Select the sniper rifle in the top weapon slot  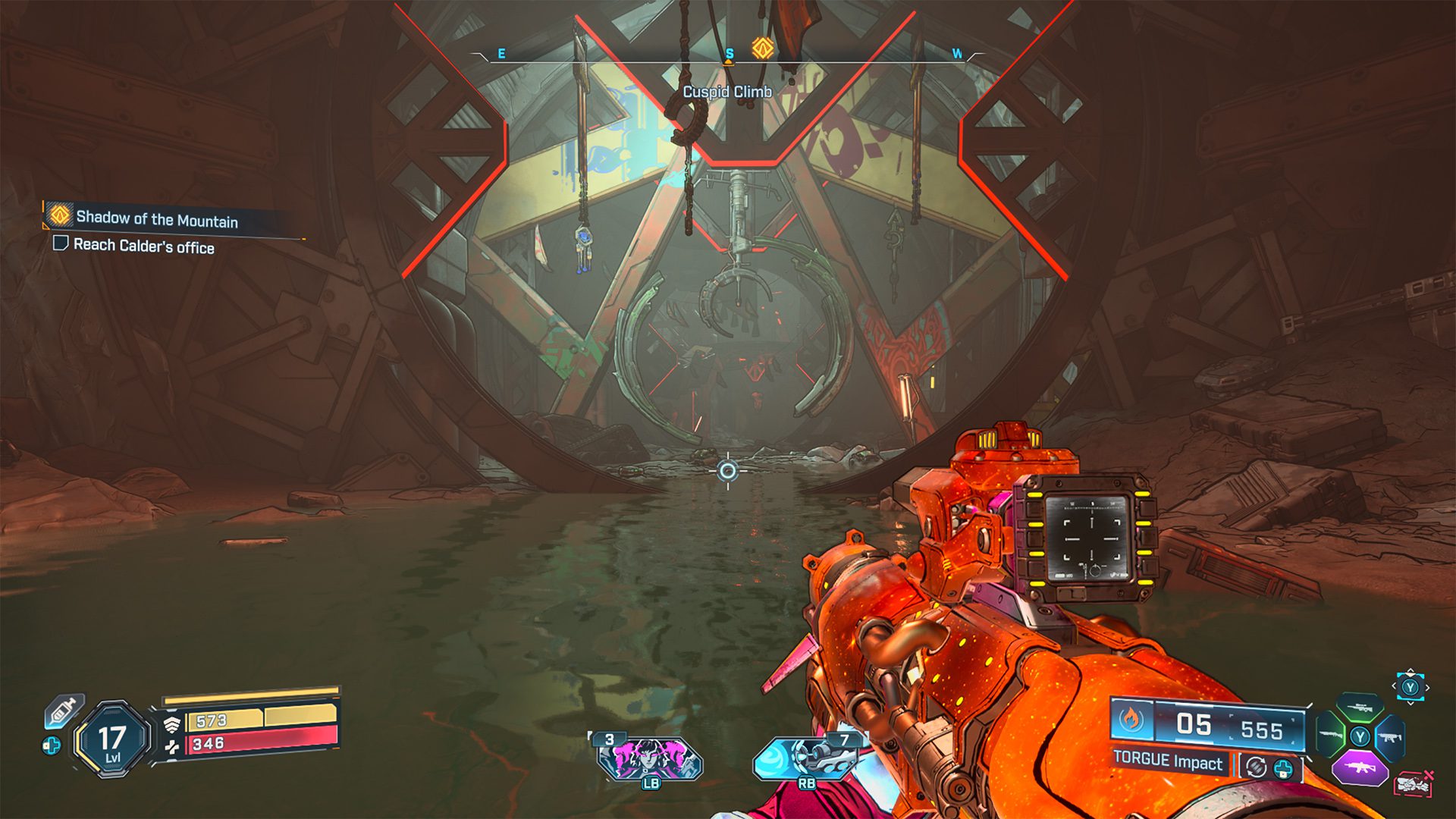coord(1360,707)
